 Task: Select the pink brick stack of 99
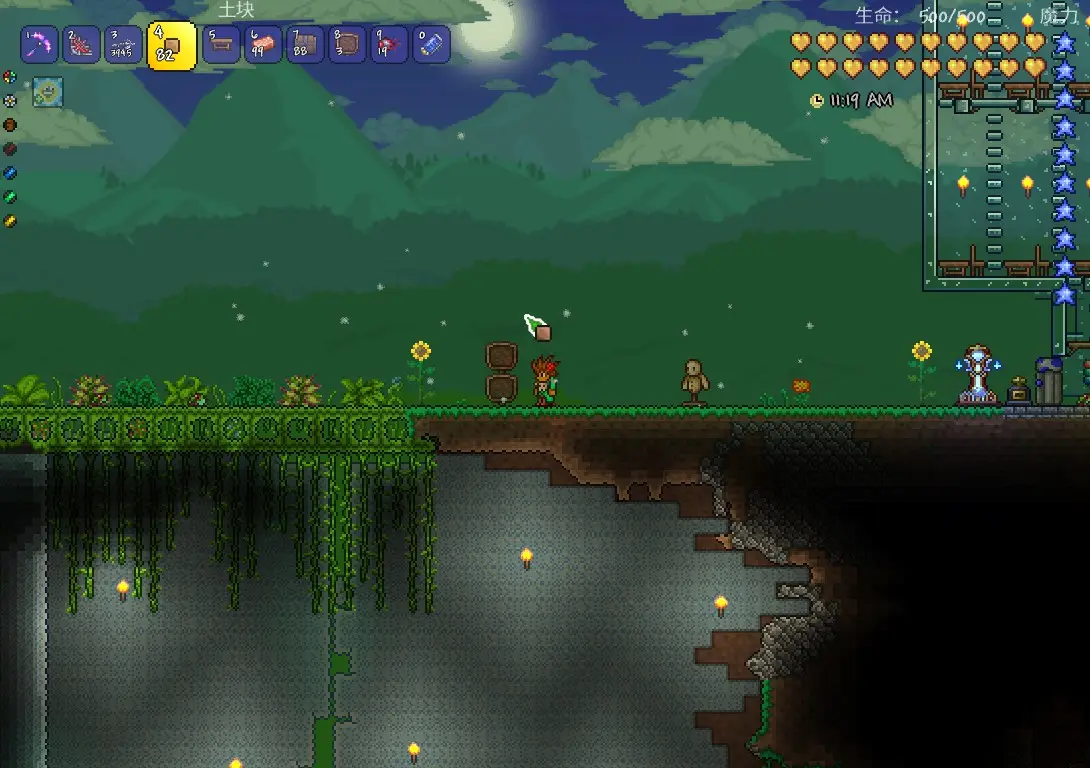pyautogui.click(x=264, y=45)
